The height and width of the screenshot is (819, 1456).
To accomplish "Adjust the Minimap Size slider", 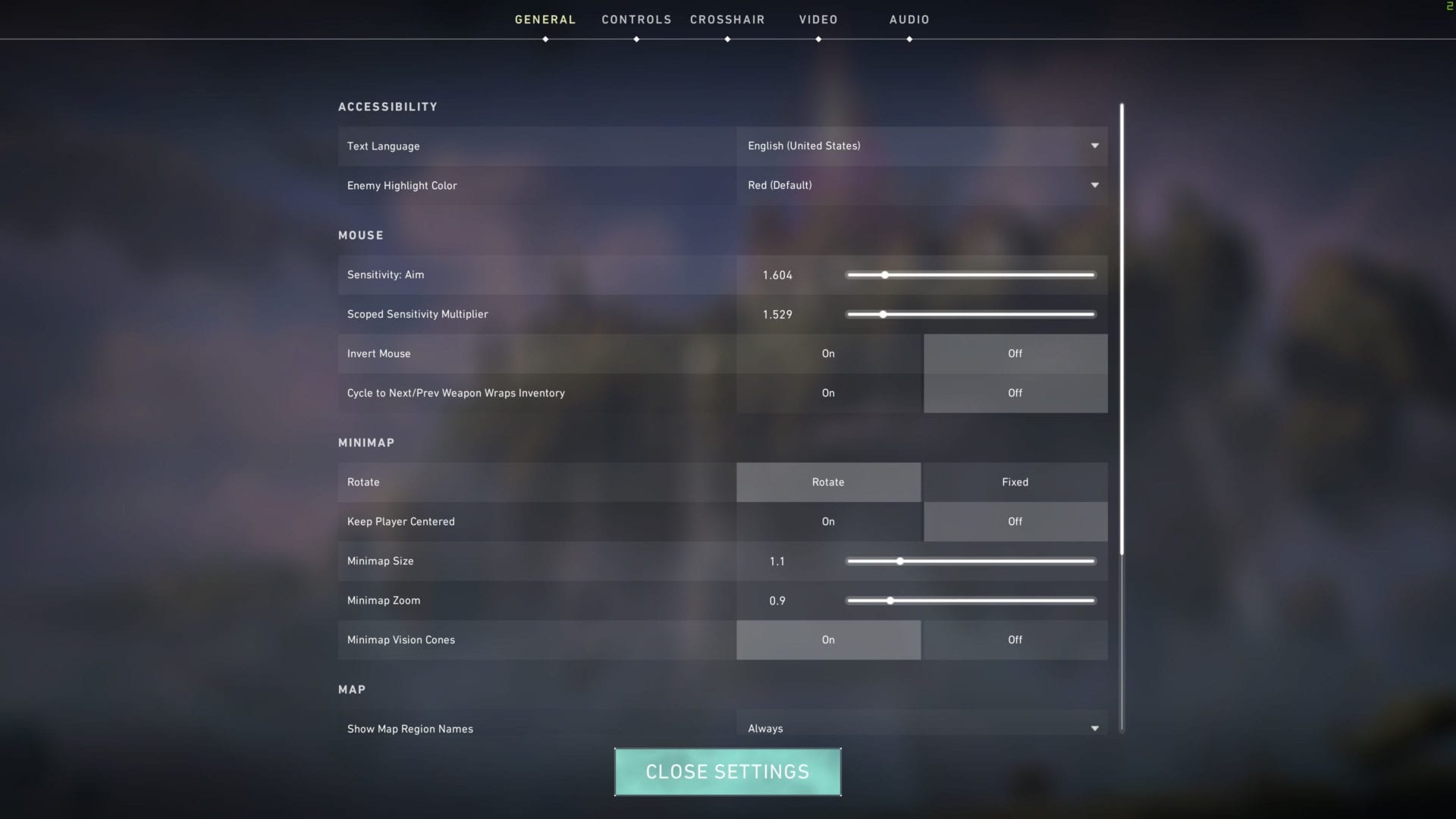I will [899, 561].
